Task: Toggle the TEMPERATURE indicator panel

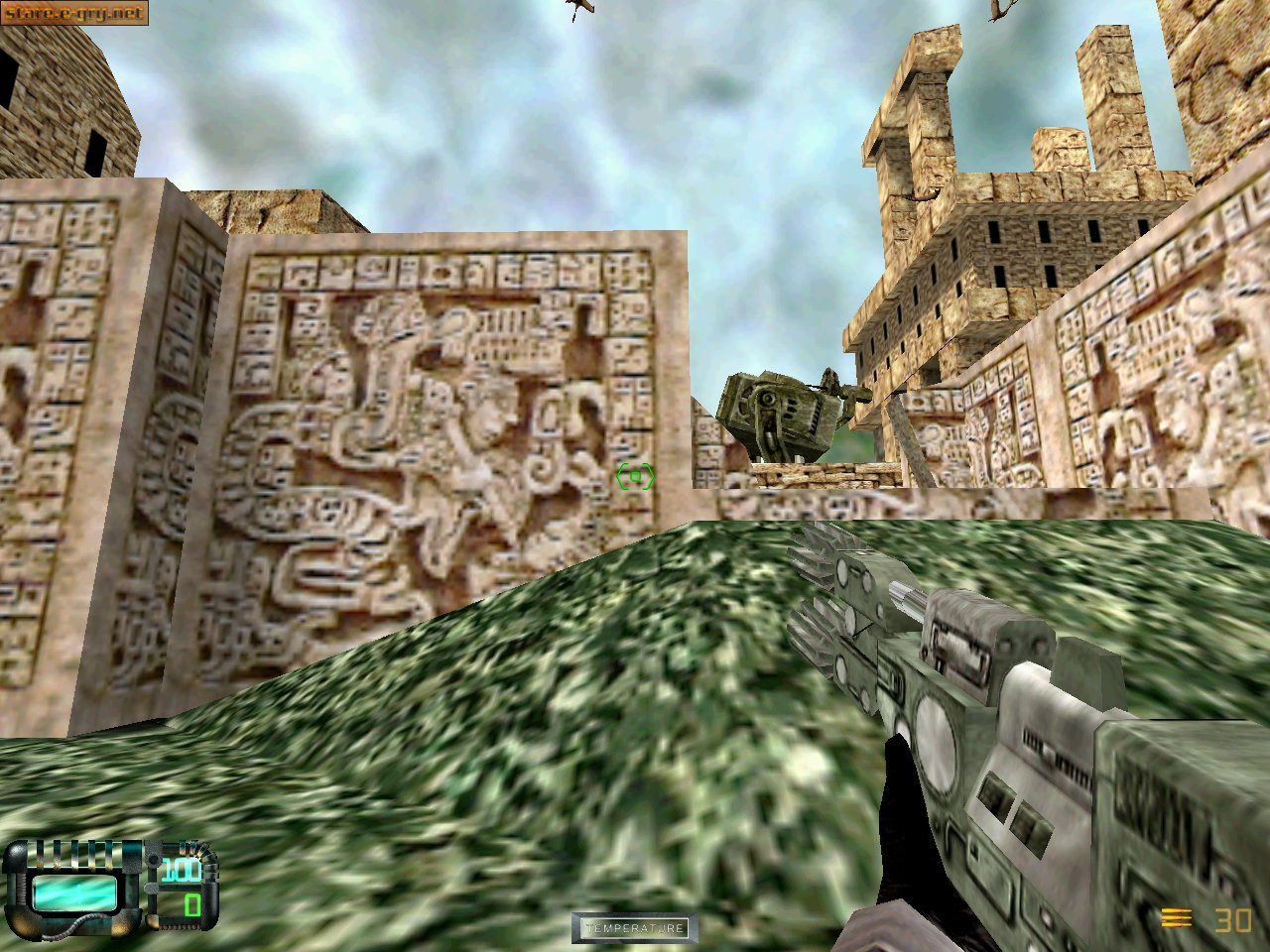Action: click(635, 927)
